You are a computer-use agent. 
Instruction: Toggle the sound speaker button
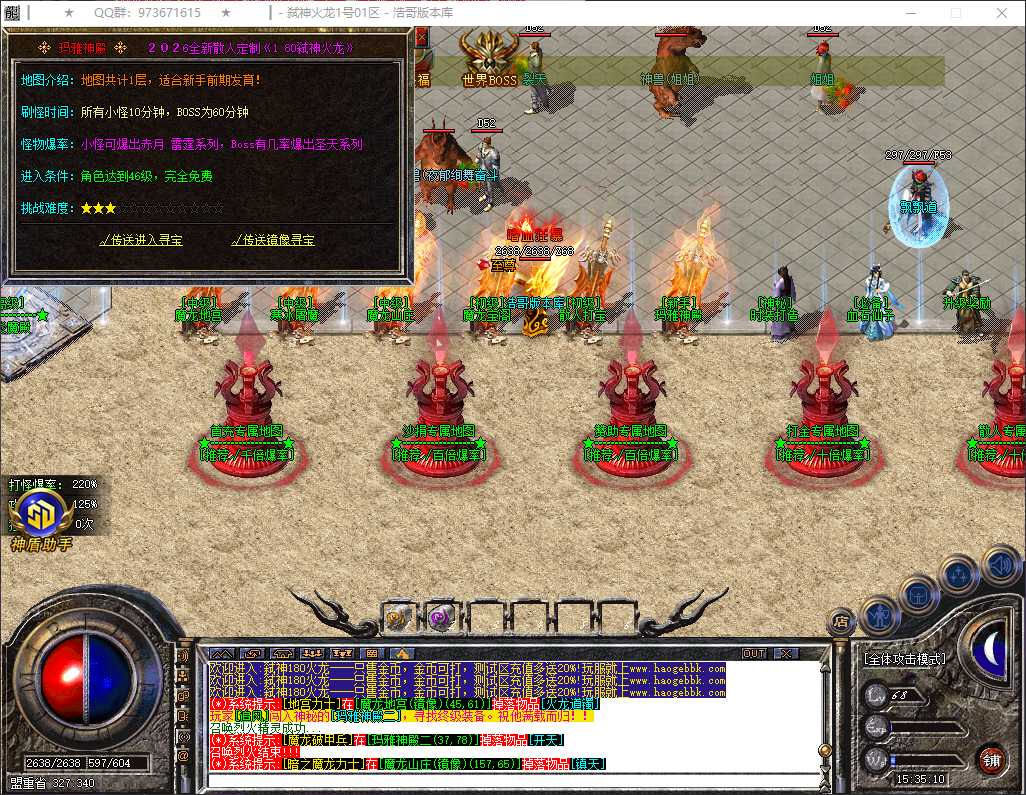coord(999,563)
